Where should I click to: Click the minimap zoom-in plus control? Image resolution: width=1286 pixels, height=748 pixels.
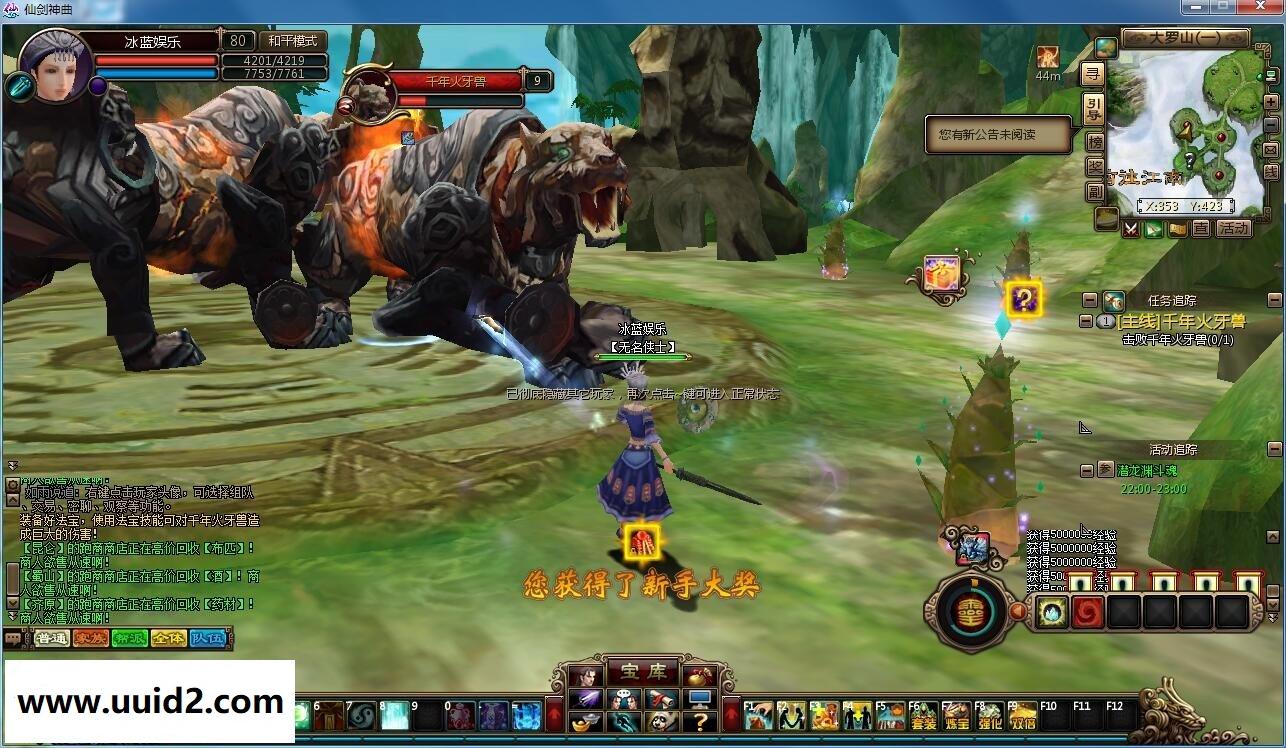point(1271,102)
